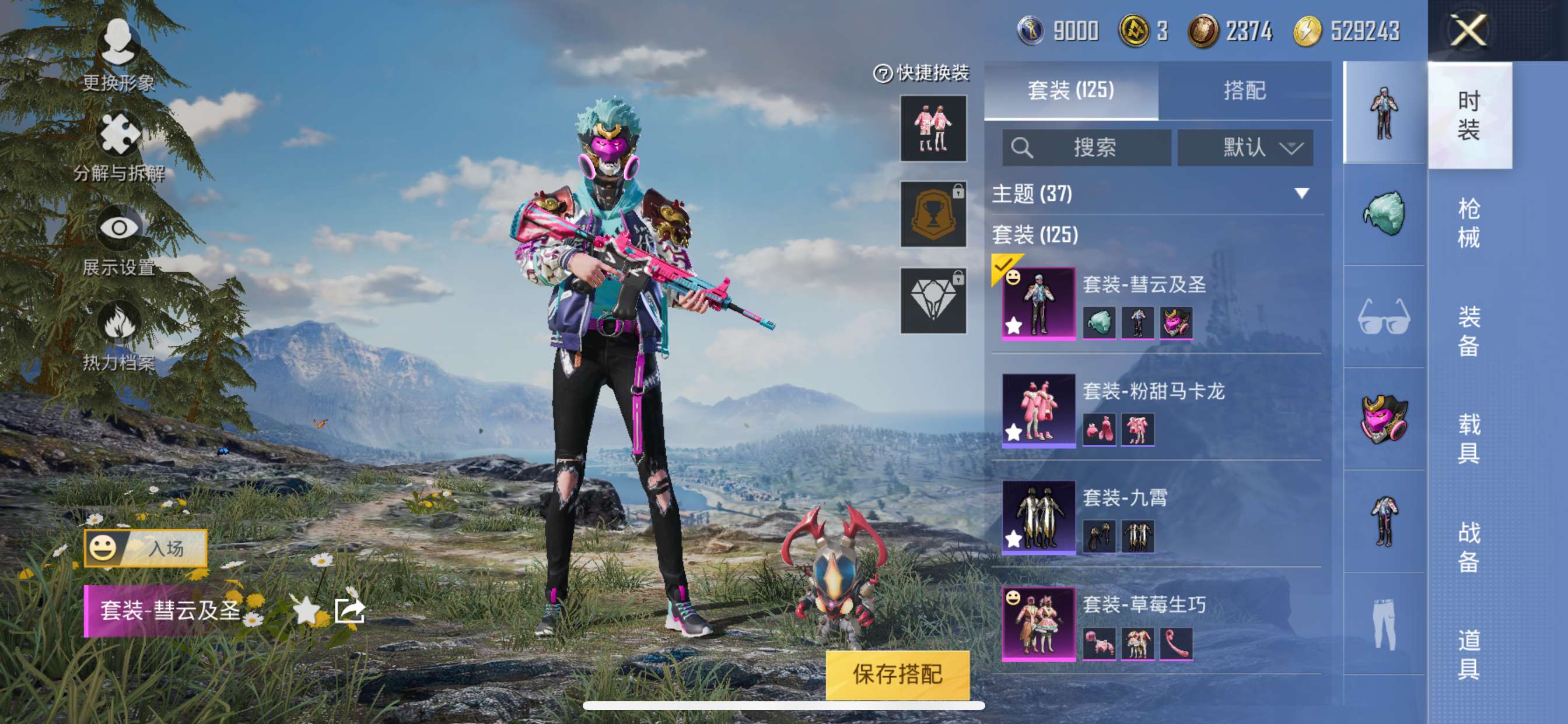The height and width of the screenshot is (724, 1568).
Task: Select the 套装 (125) tab
Action: point(1070,91)
